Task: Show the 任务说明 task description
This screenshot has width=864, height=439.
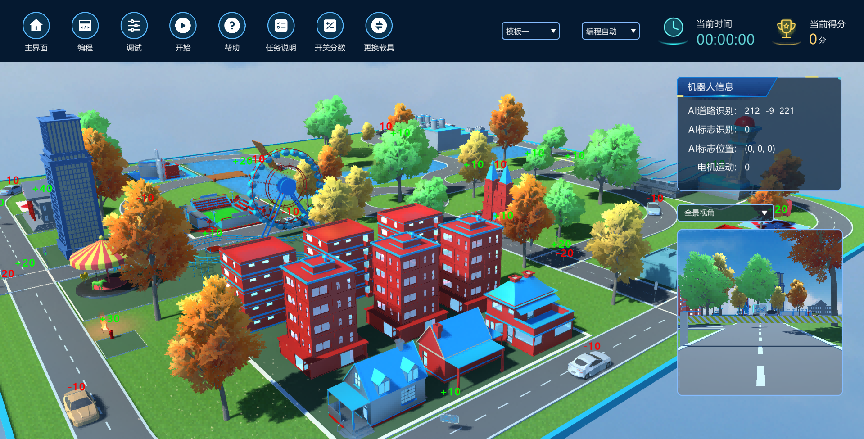Action: (281, 25)
